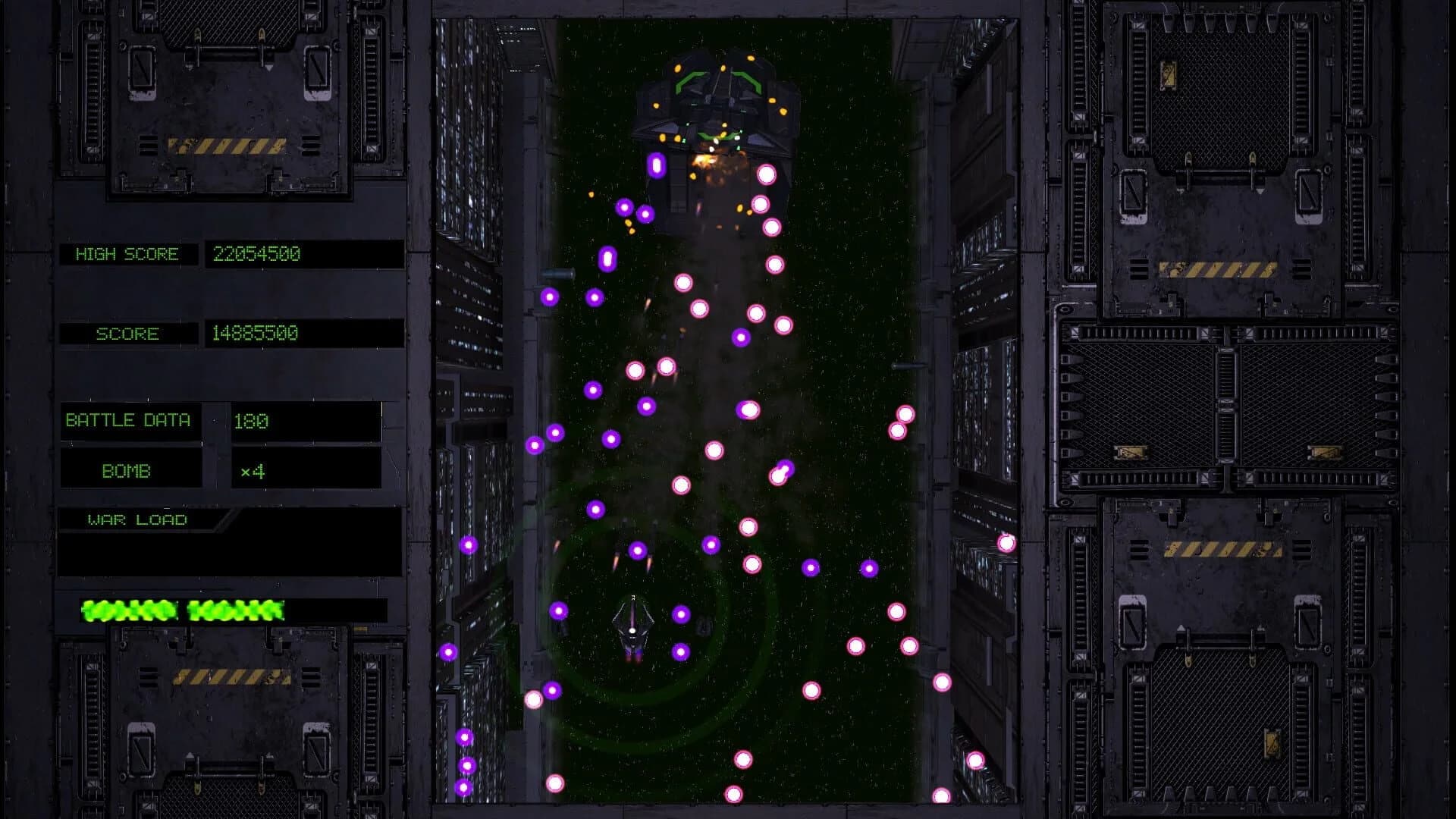
Task: Select the BATTLE DATA counter reading 180
Action: pyautogui.click(x=255, y=420)
